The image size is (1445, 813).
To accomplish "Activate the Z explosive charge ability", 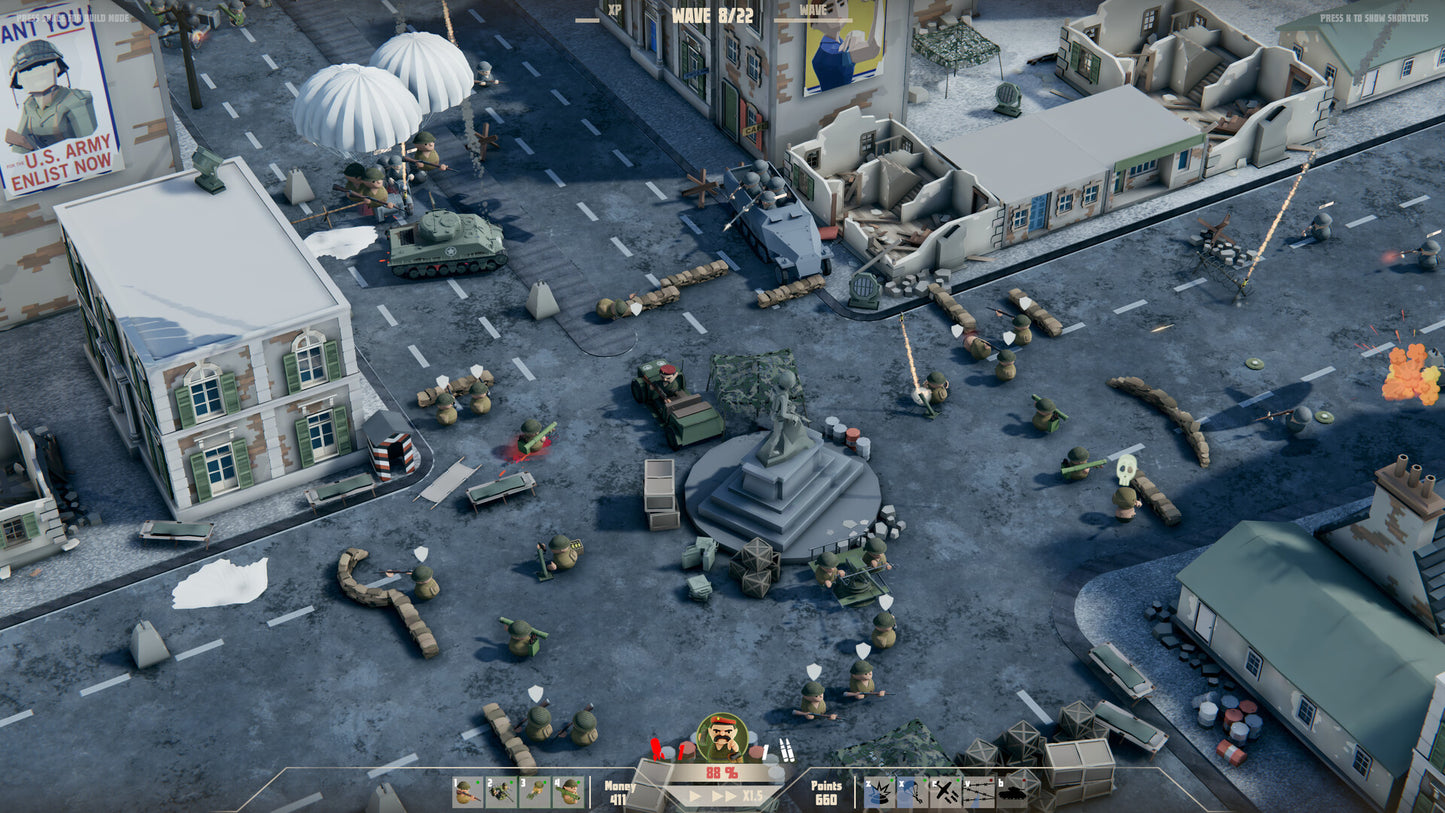I will pos(878,793).
